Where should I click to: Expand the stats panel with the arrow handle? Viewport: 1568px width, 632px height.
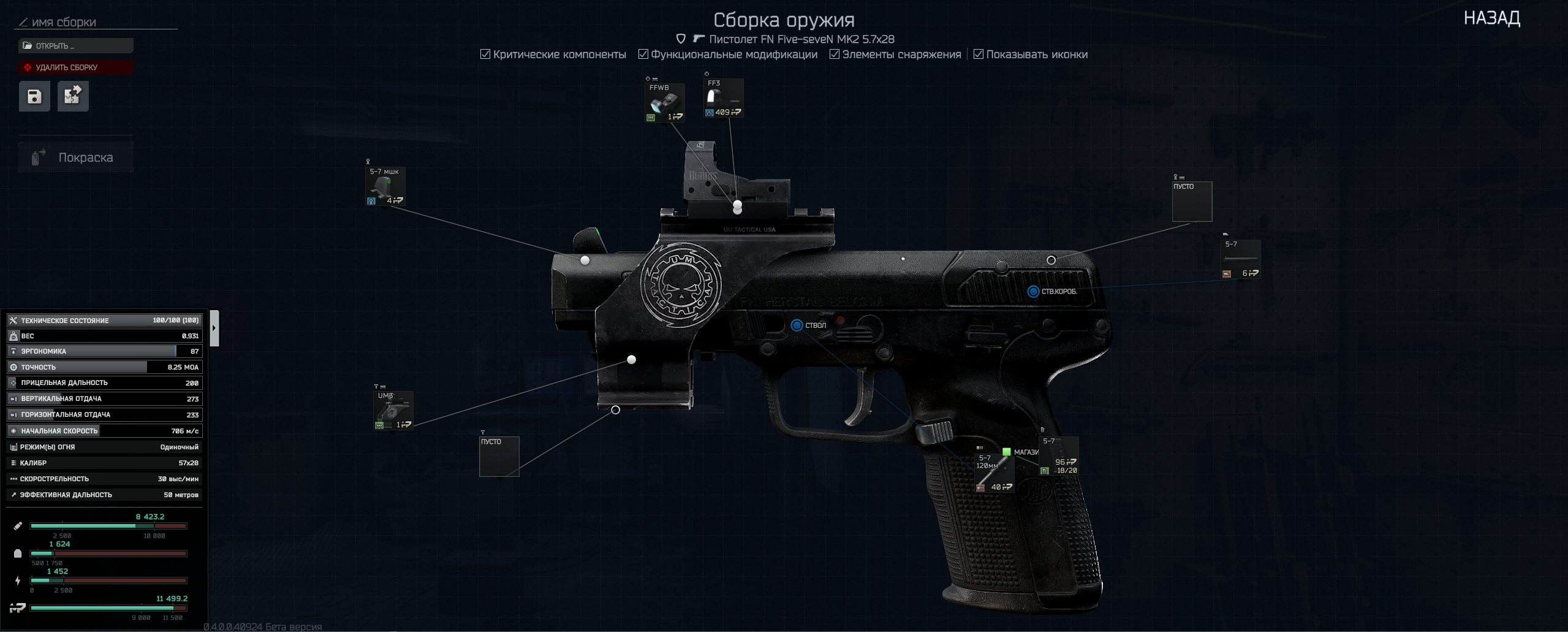click(214, 328)
